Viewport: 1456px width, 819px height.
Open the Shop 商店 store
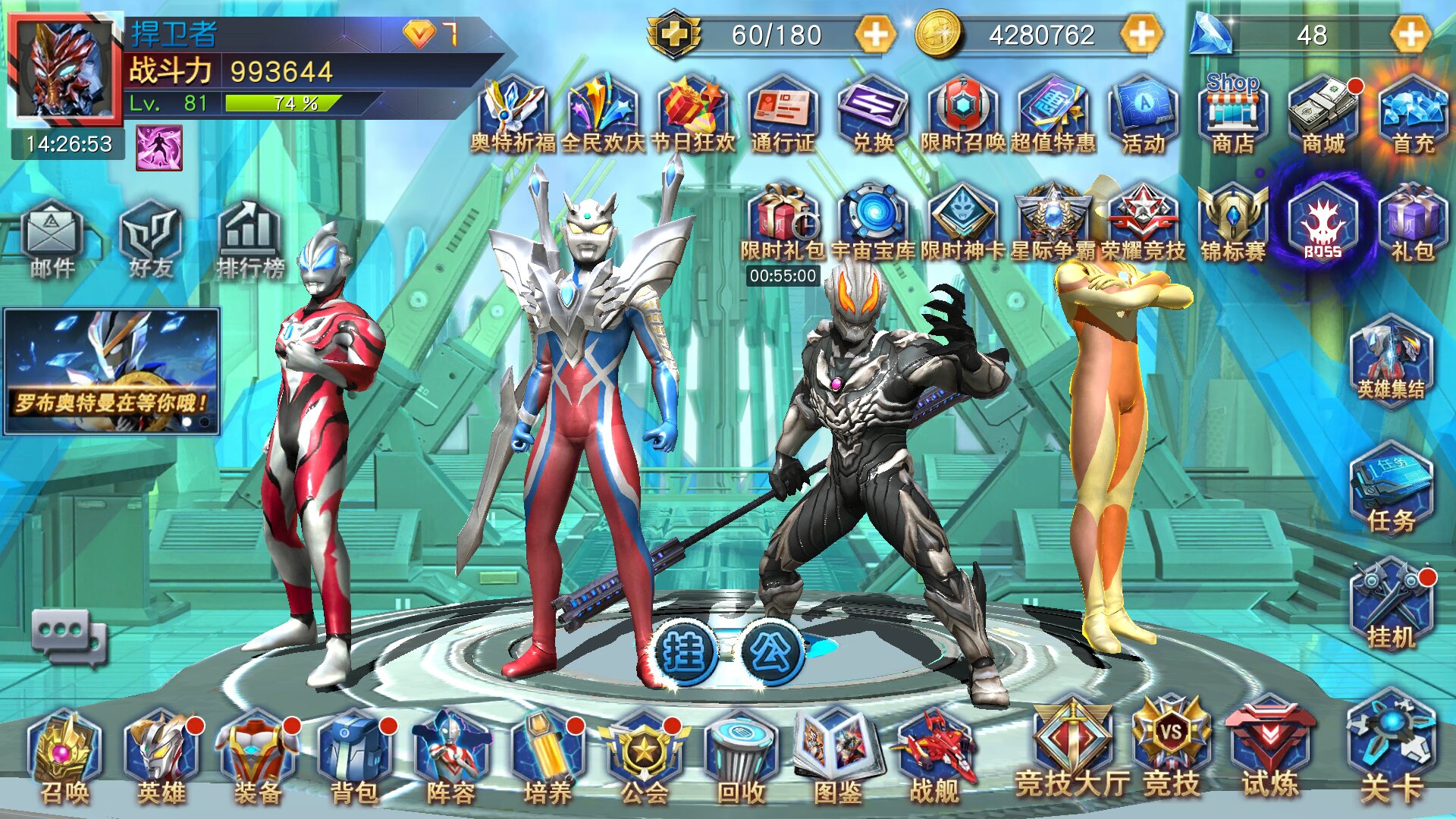pyautogui.click(x=1233, y=114)
